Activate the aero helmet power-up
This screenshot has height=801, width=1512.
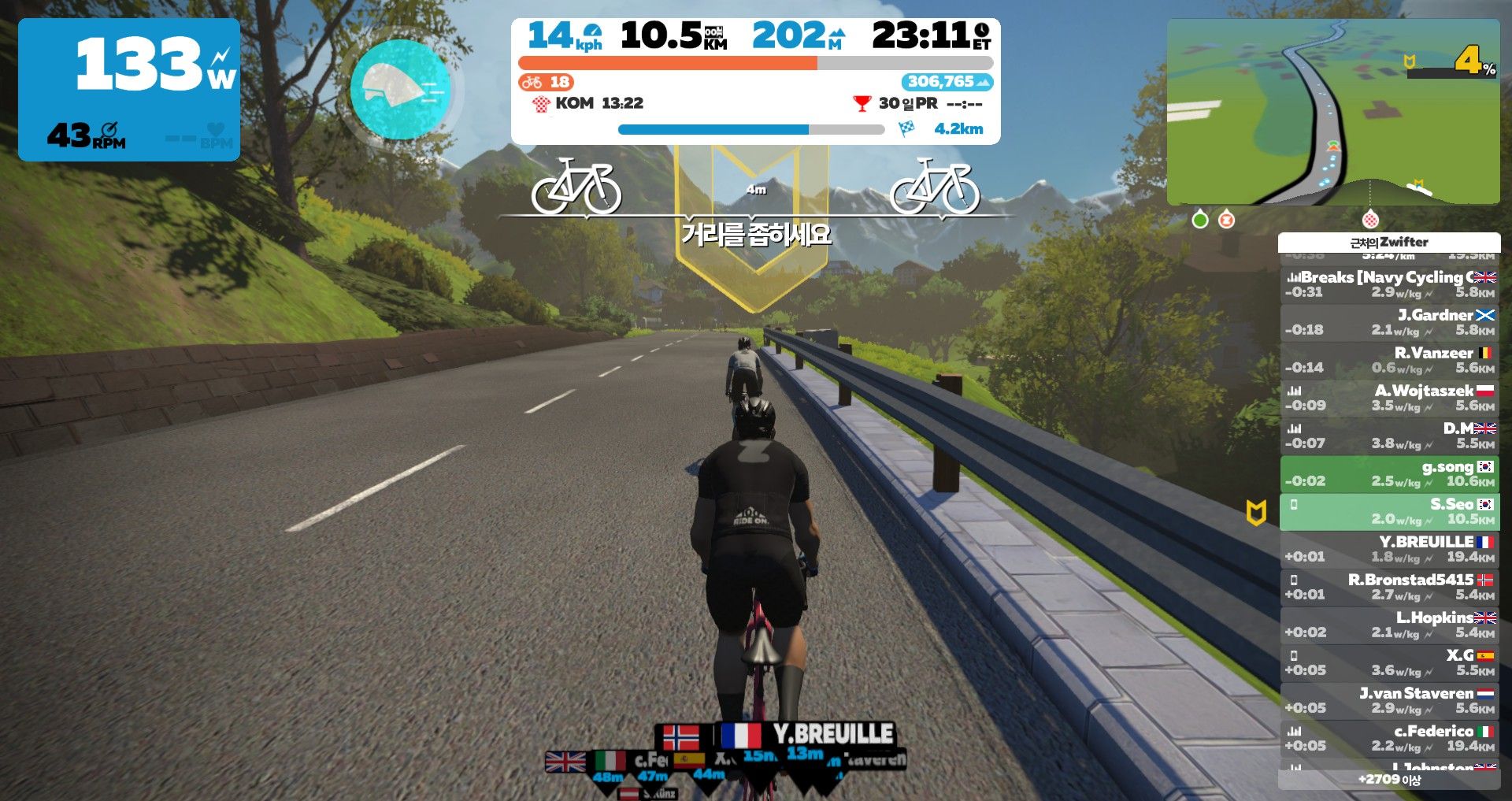point(401,89)
